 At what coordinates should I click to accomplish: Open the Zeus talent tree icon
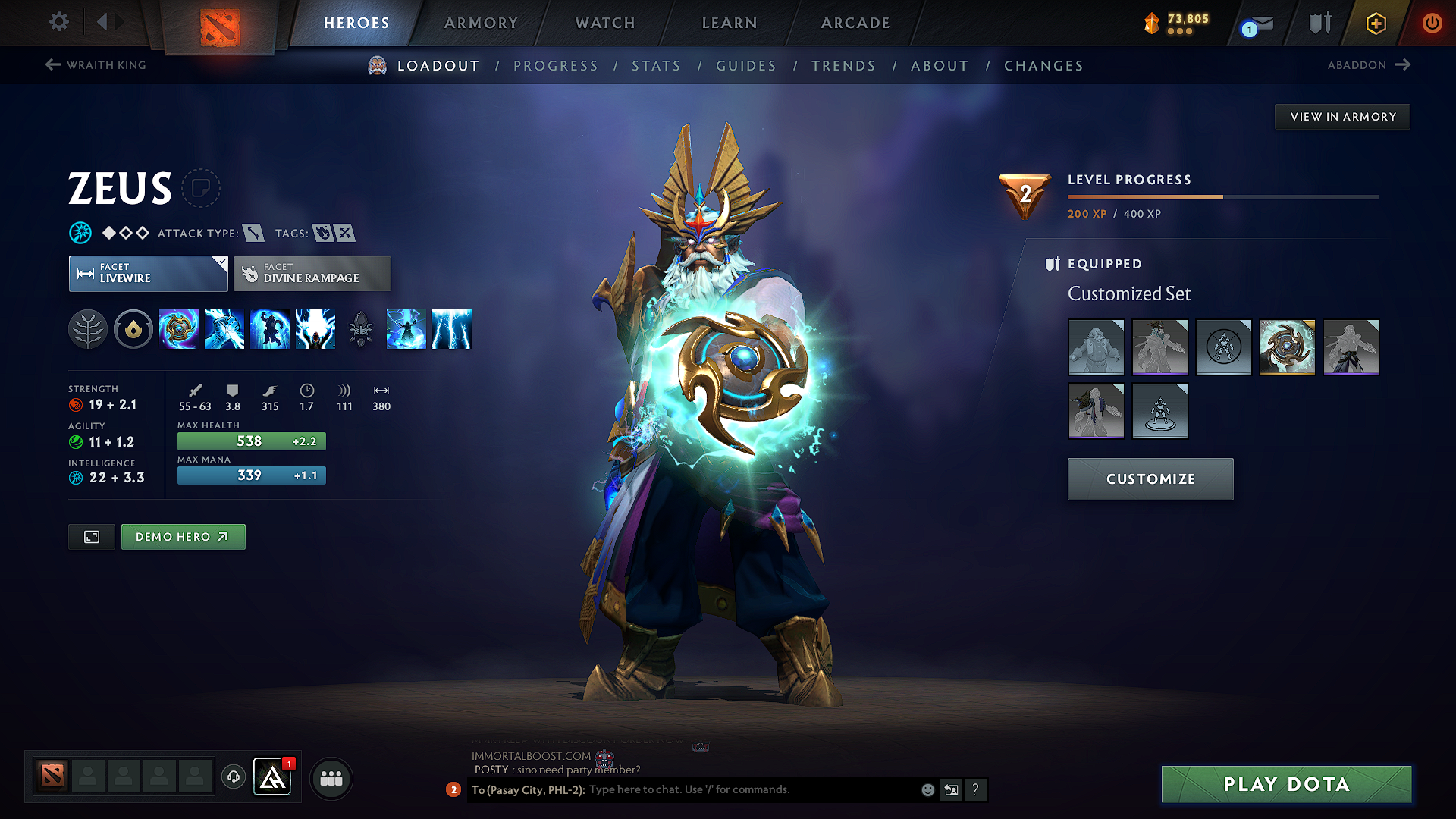click(88, 329)
